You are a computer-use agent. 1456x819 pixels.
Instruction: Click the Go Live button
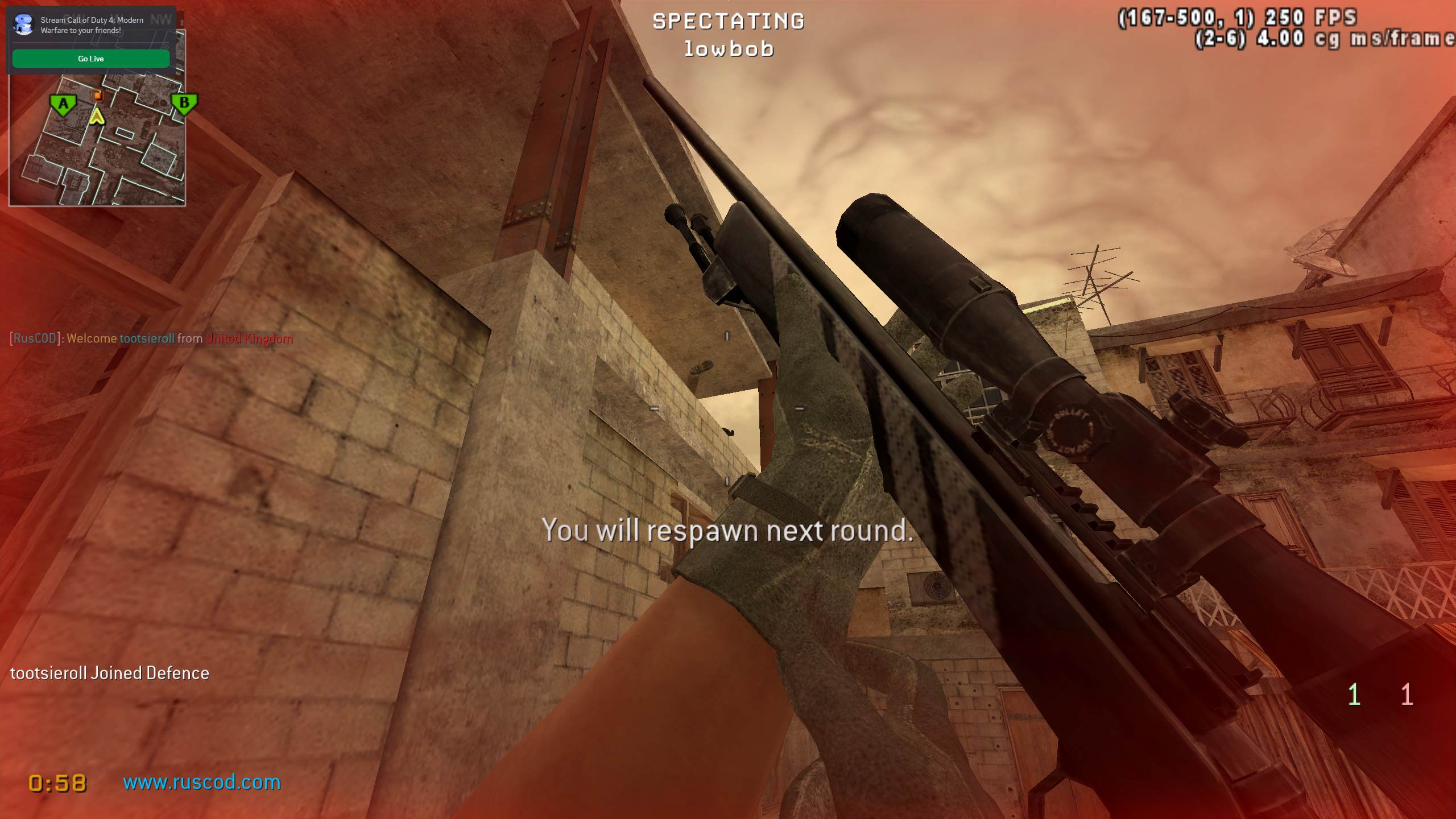coord(91,59)
